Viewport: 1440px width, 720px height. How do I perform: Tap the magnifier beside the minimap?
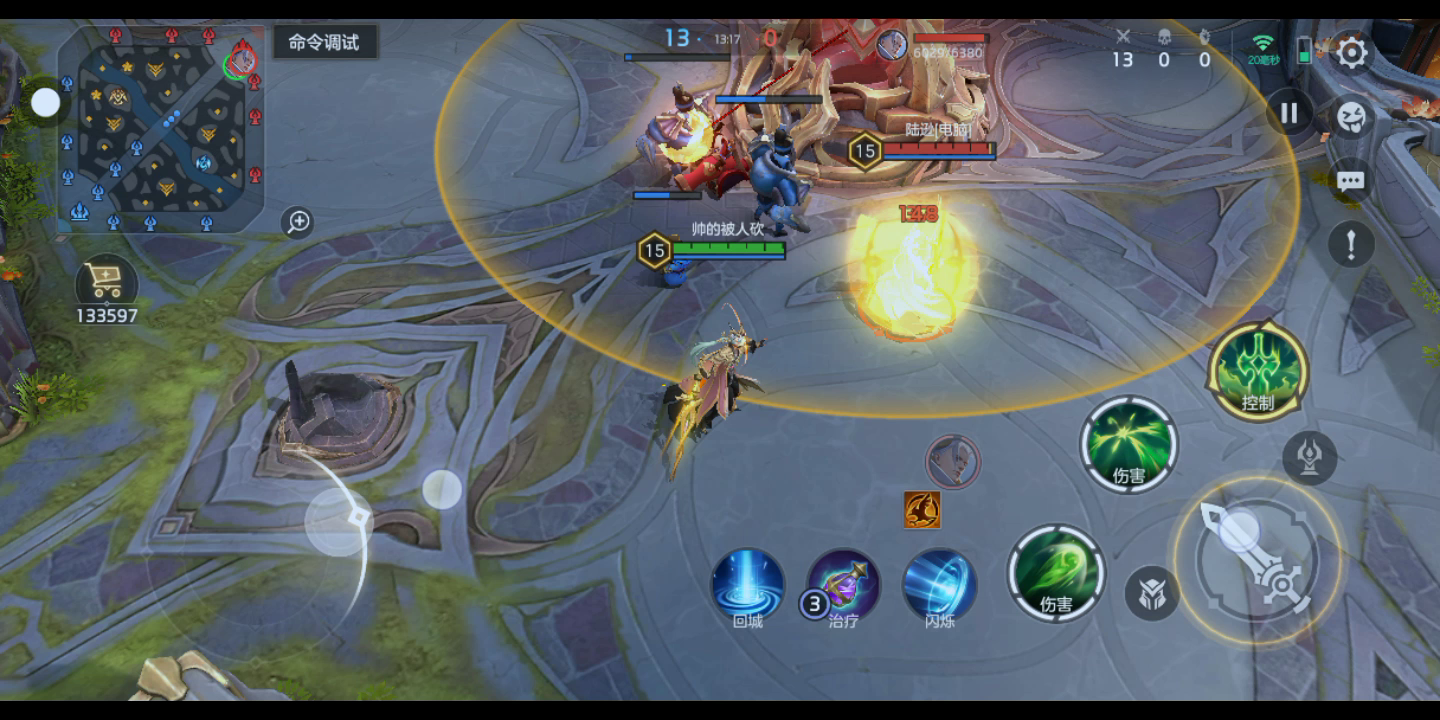point(298,221)
